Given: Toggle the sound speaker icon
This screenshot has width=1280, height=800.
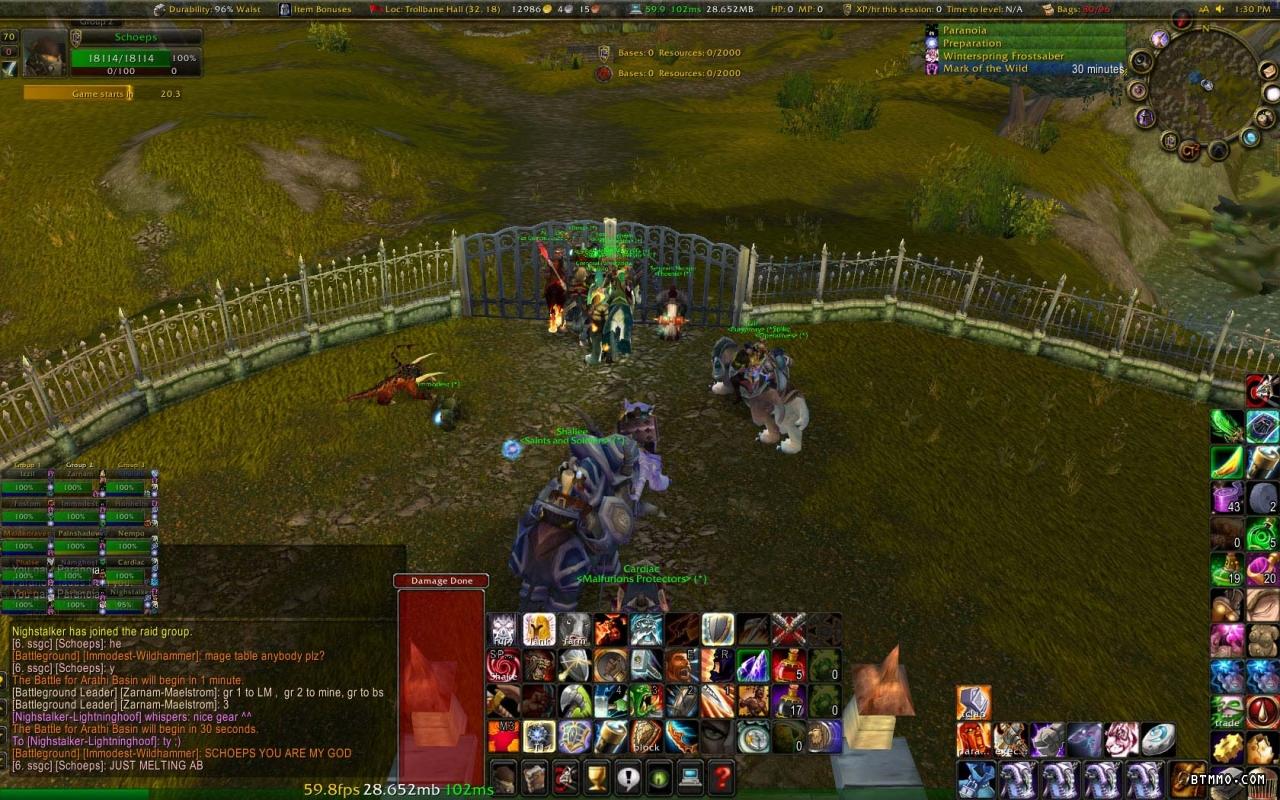Looking at the screenshot, I should pos(1220,9).
